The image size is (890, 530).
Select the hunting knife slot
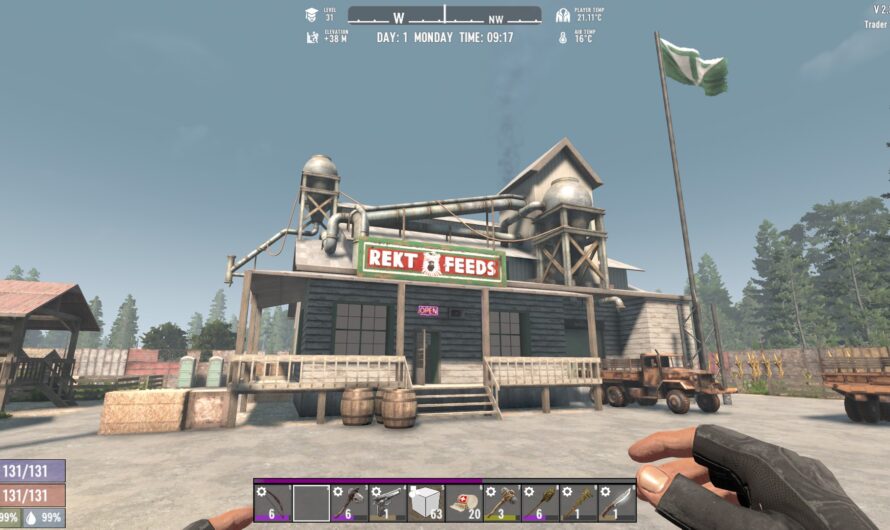coord(615,502)
